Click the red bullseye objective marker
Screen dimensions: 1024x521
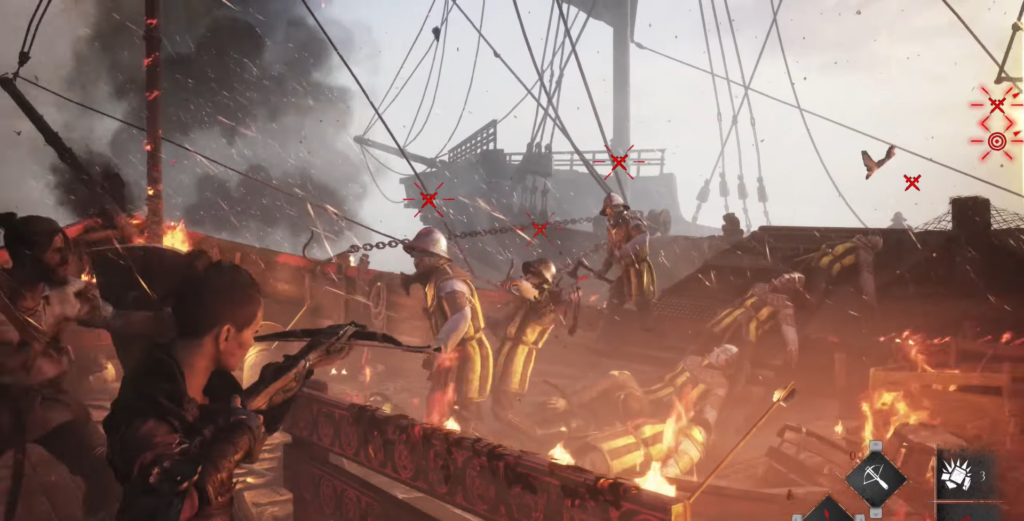pyautogui.click(x=996, y=141)
